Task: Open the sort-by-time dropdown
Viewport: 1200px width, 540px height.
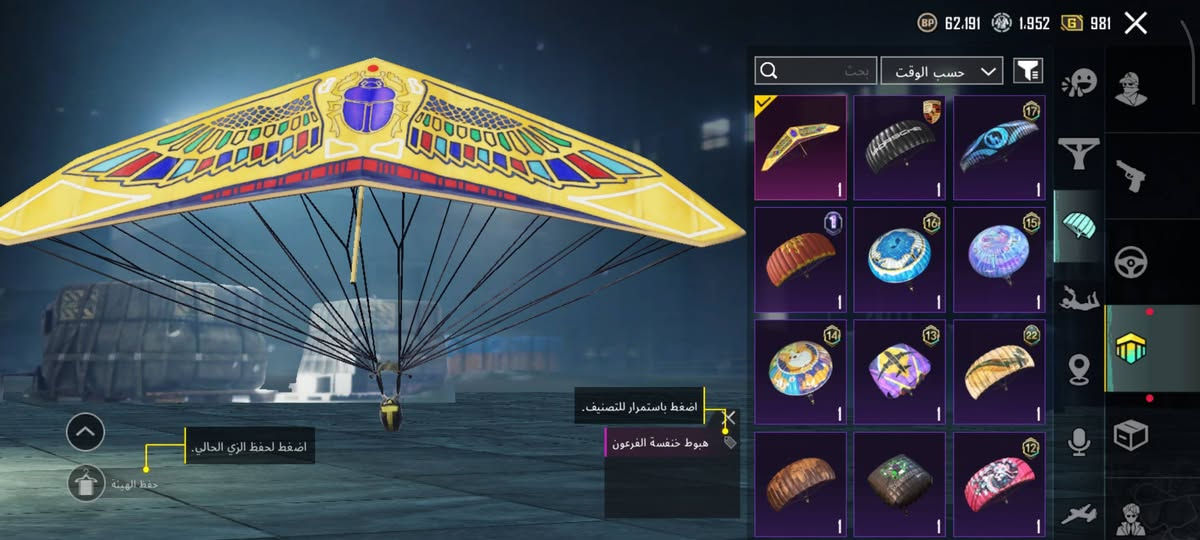Action: pyautogui.click(x=942, y=70)
